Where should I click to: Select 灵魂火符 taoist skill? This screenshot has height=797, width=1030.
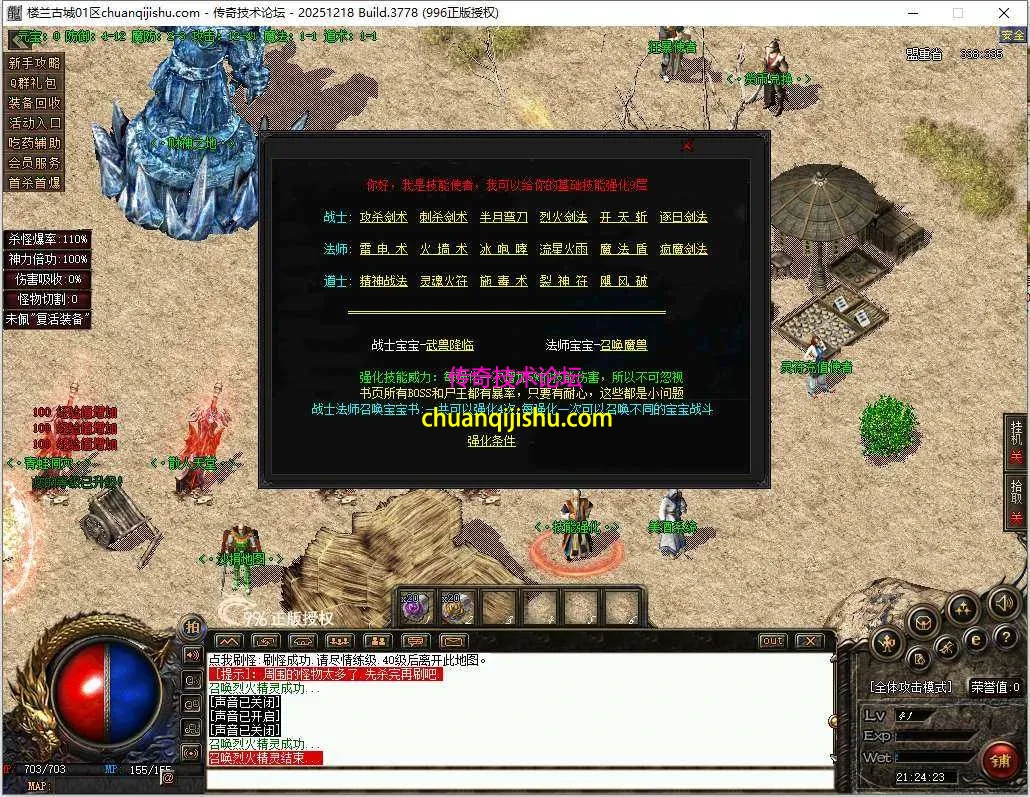click(444, 281)
